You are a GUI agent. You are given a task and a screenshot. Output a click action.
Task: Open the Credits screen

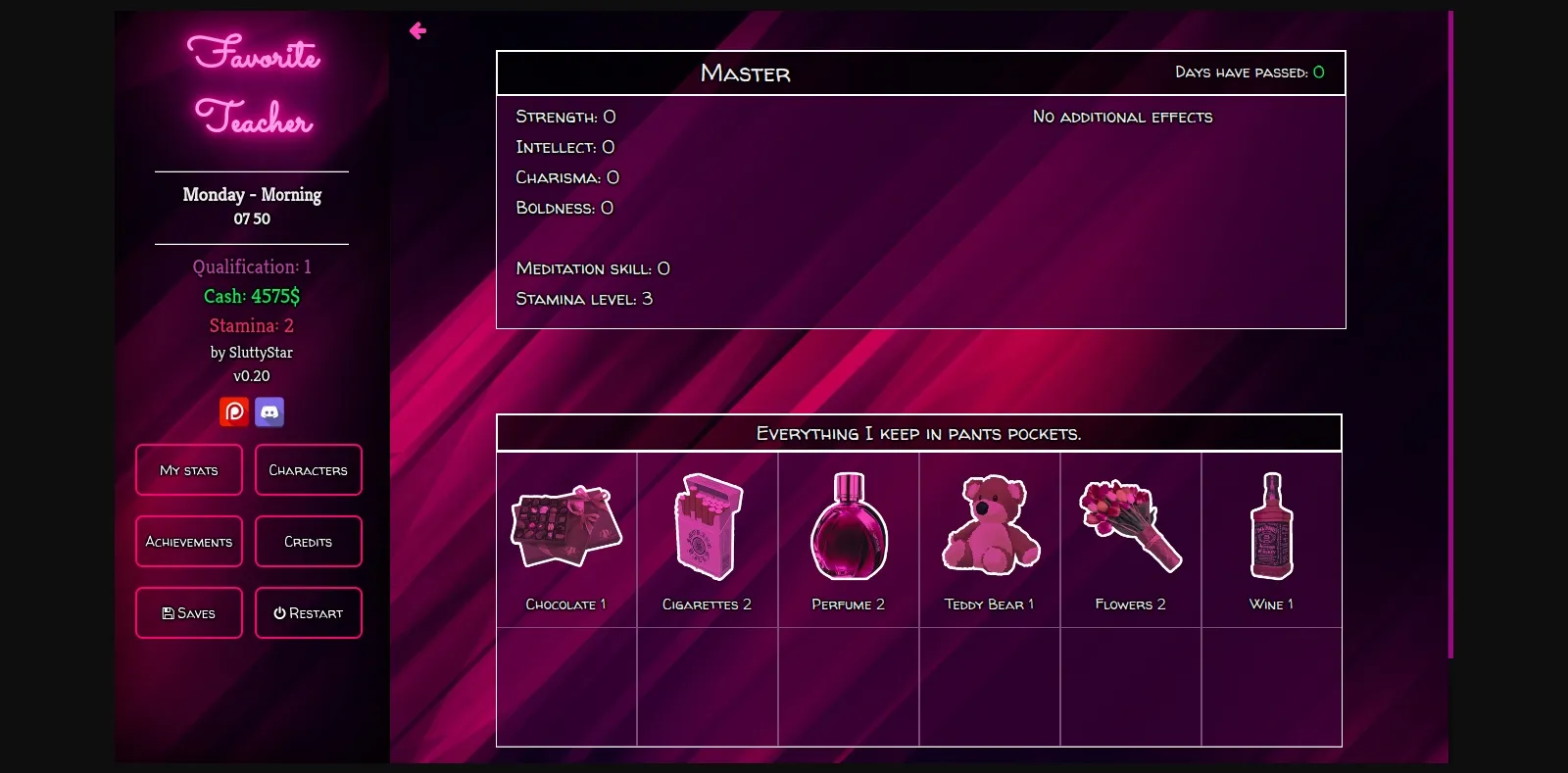pyautogui.click(x=309, y=541)
